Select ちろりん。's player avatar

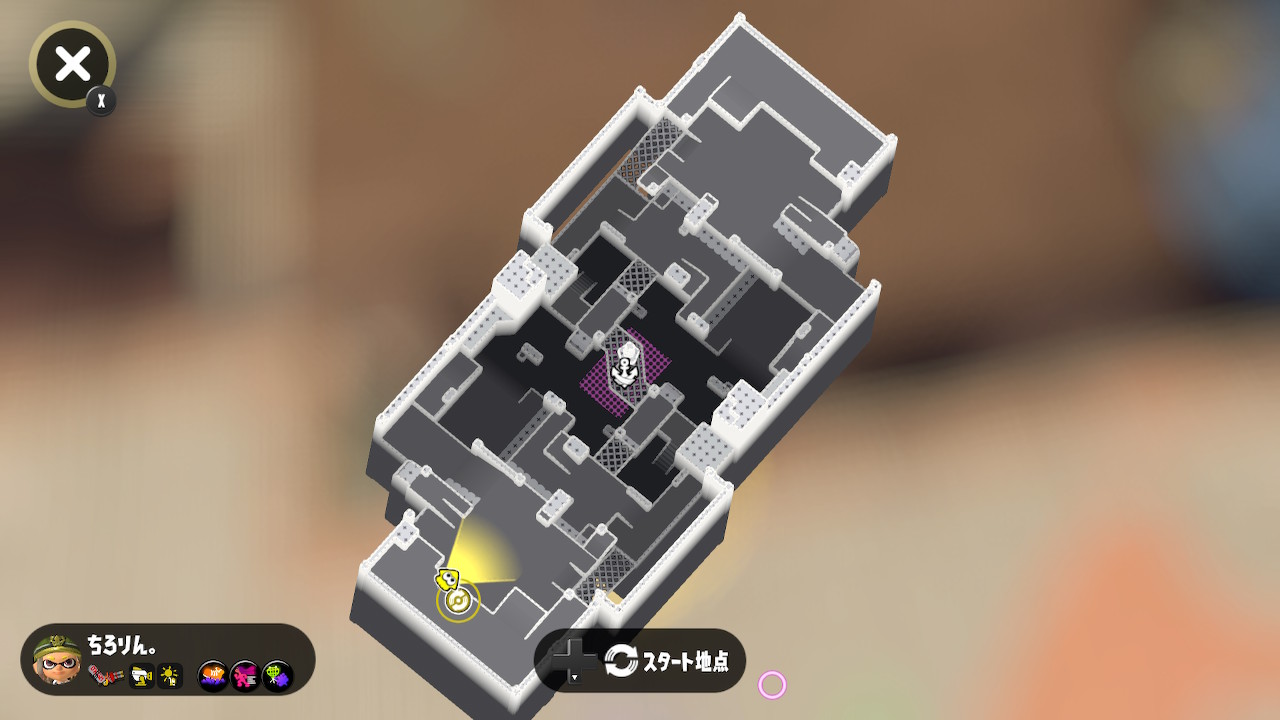coord(57,660)
